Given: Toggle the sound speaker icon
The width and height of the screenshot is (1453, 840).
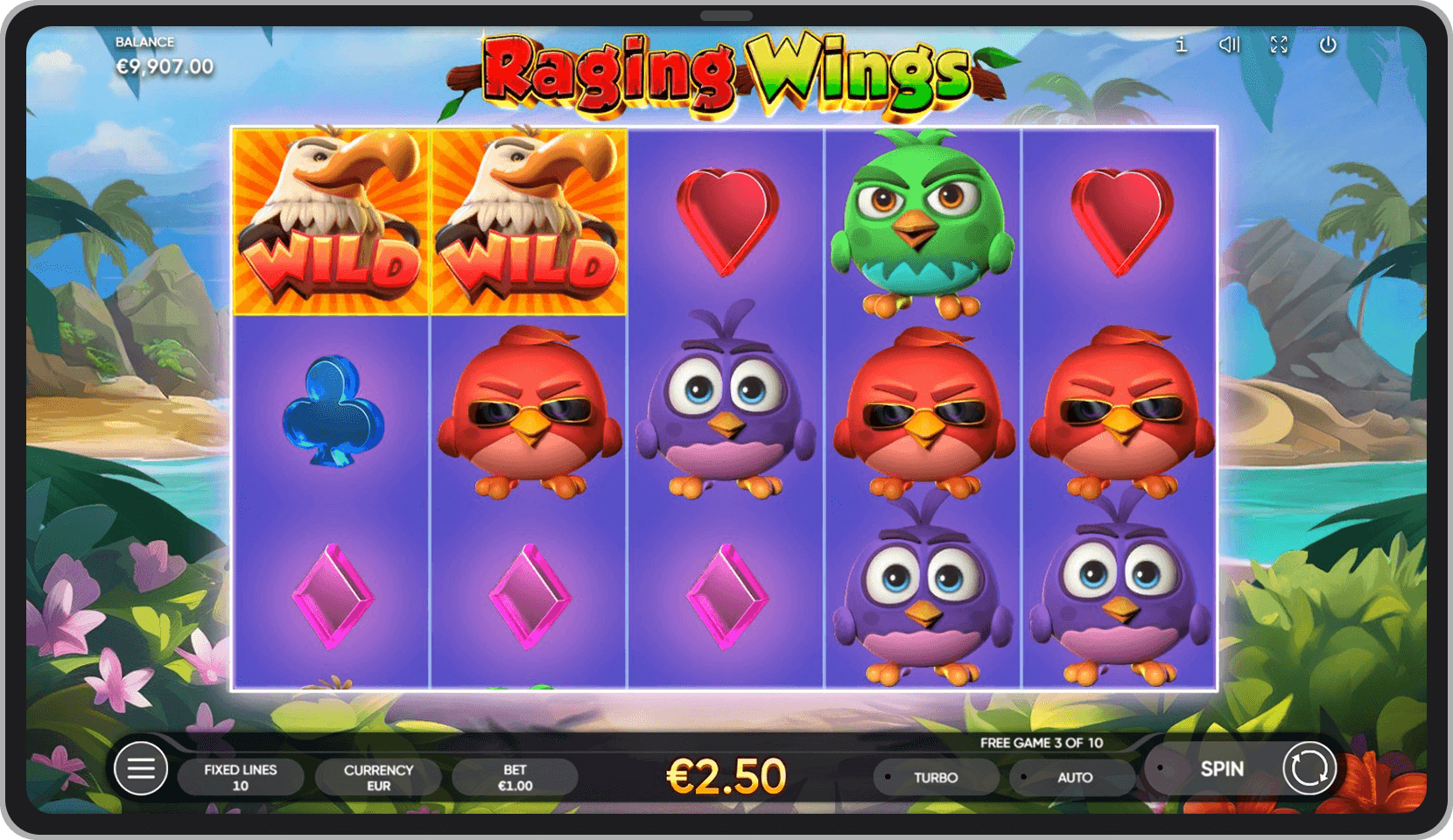Looking at the screenshot, I should pyautogui.click(x=1229, y=45).
